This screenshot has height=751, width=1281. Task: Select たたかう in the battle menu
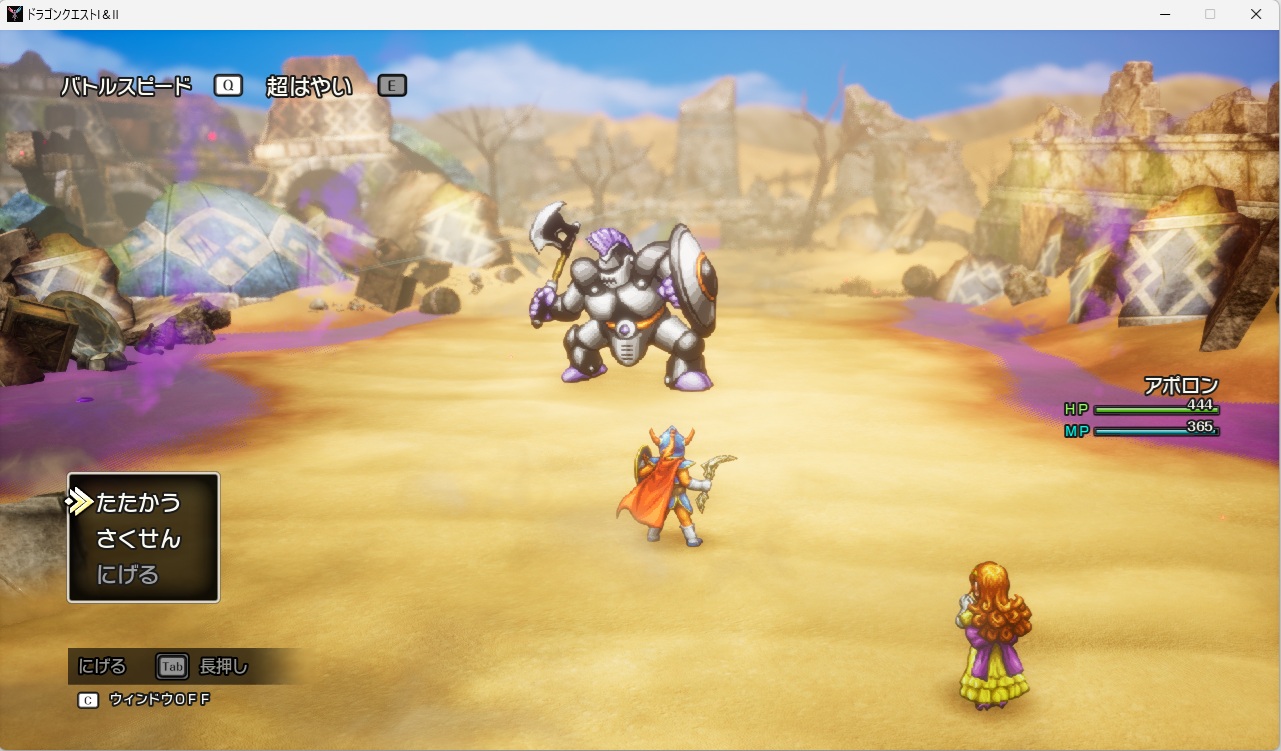point(138,502)
